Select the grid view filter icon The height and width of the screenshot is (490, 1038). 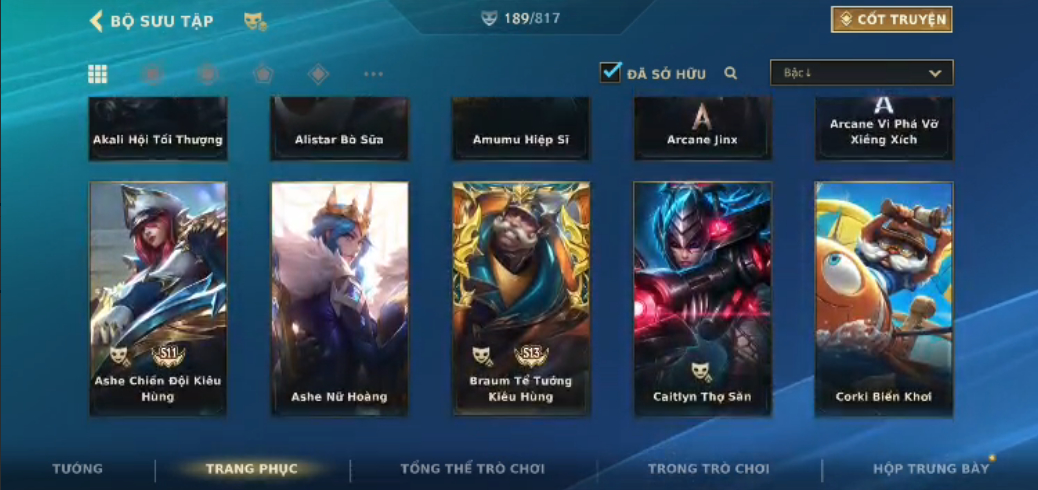coord(98,73)
